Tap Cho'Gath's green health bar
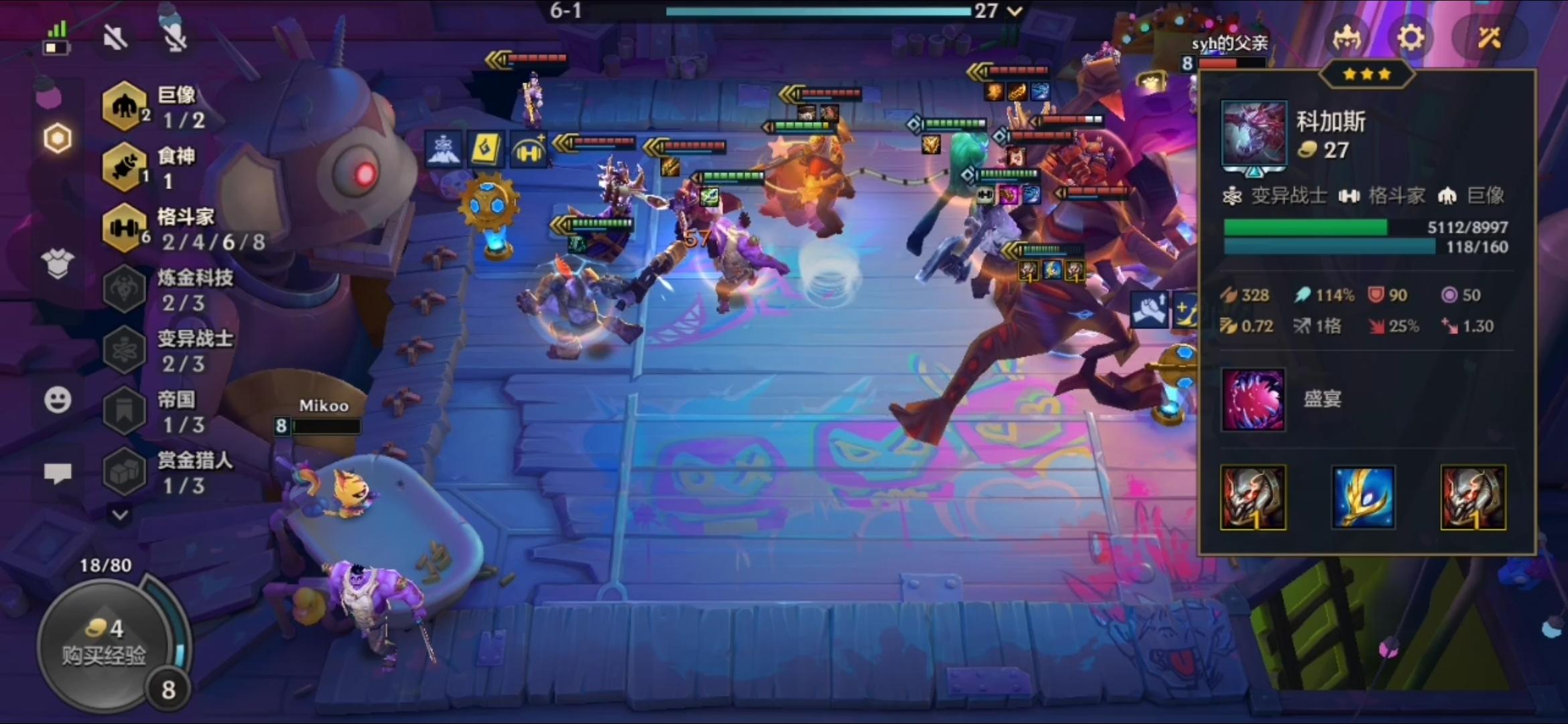 pos(1307,228)
